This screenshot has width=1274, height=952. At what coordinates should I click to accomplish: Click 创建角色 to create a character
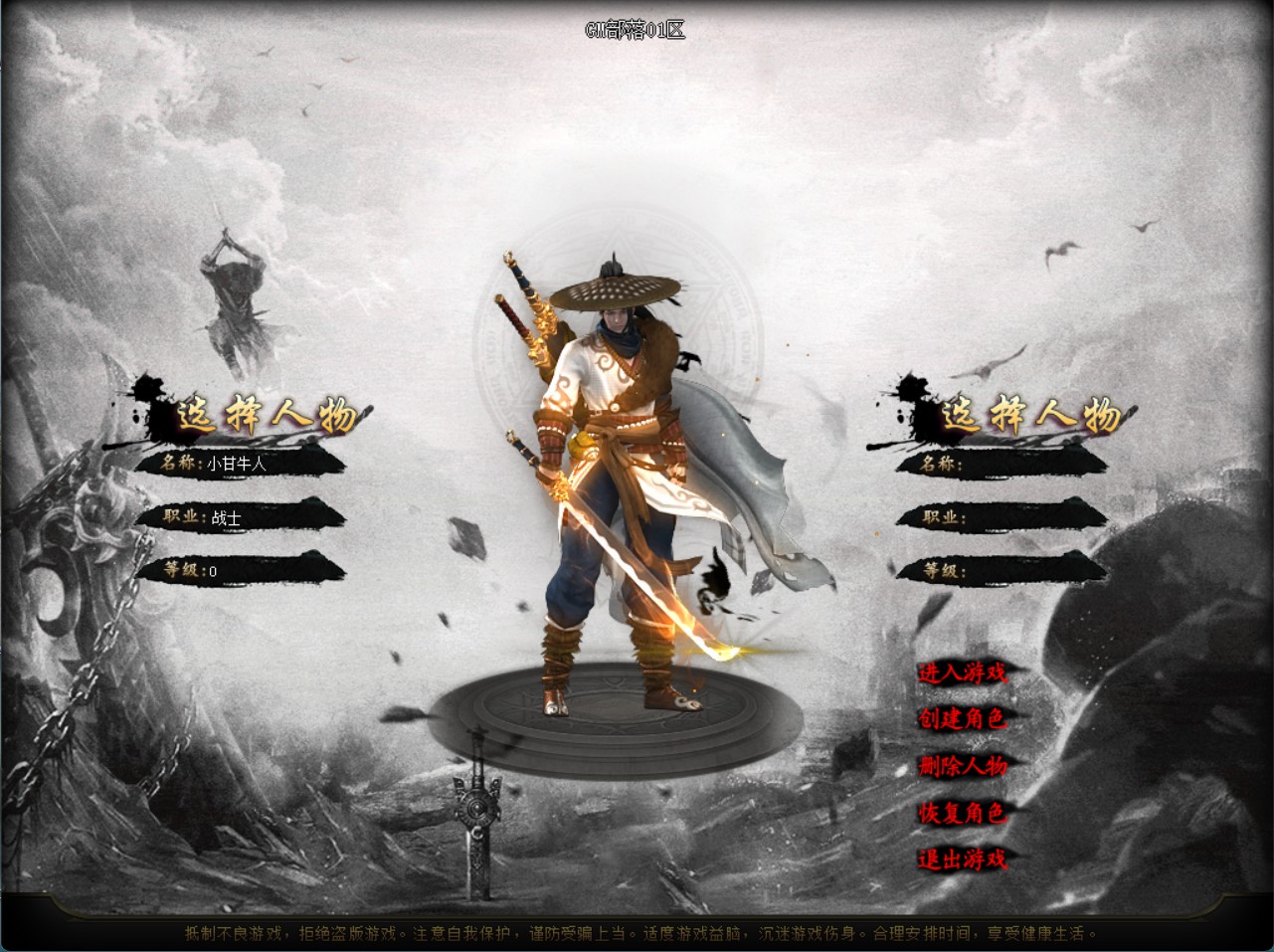[x=963, y=719]
